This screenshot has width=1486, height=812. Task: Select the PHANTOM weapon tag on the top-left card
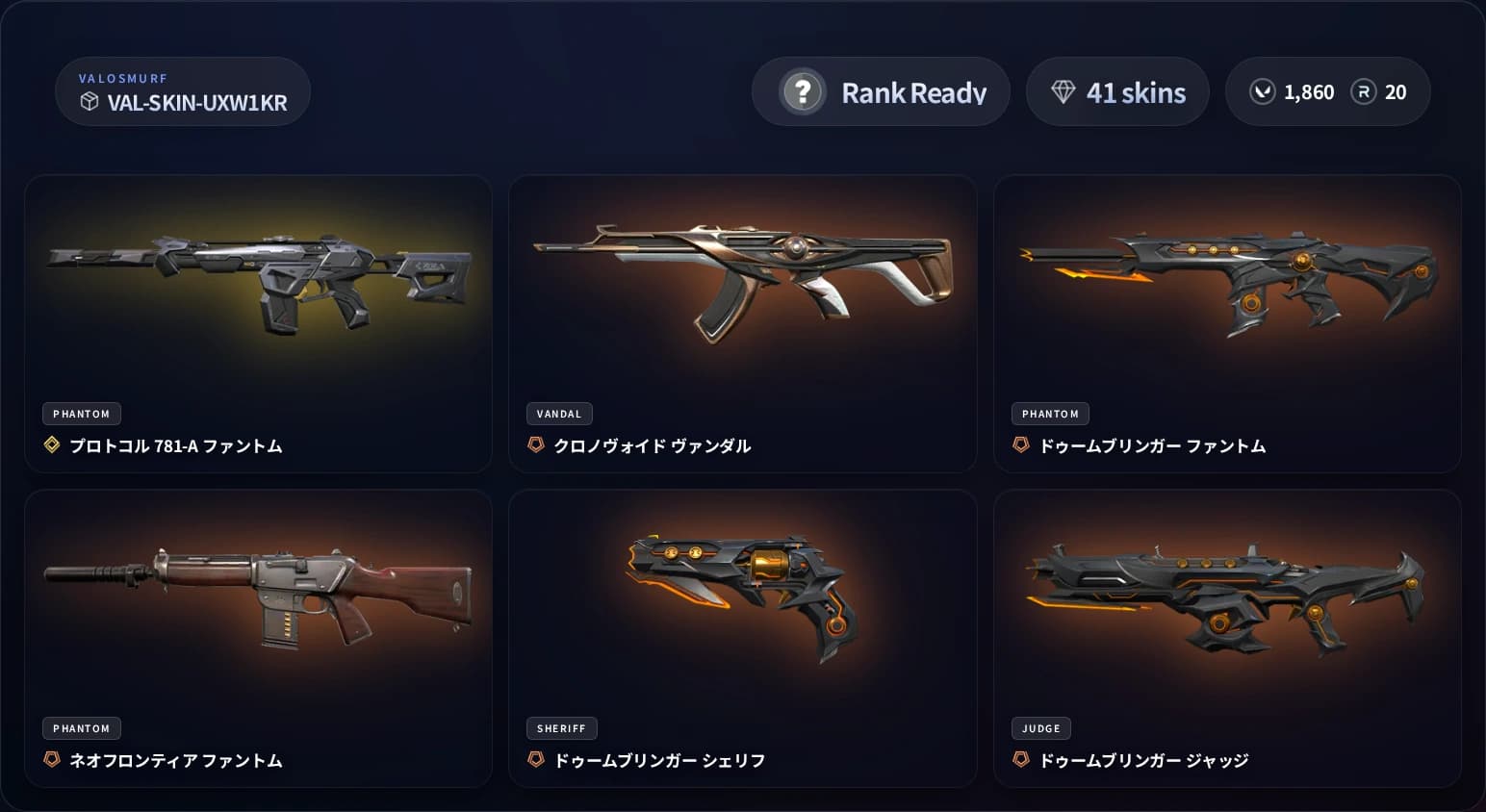pyautogui.click(x=81, y=414)
